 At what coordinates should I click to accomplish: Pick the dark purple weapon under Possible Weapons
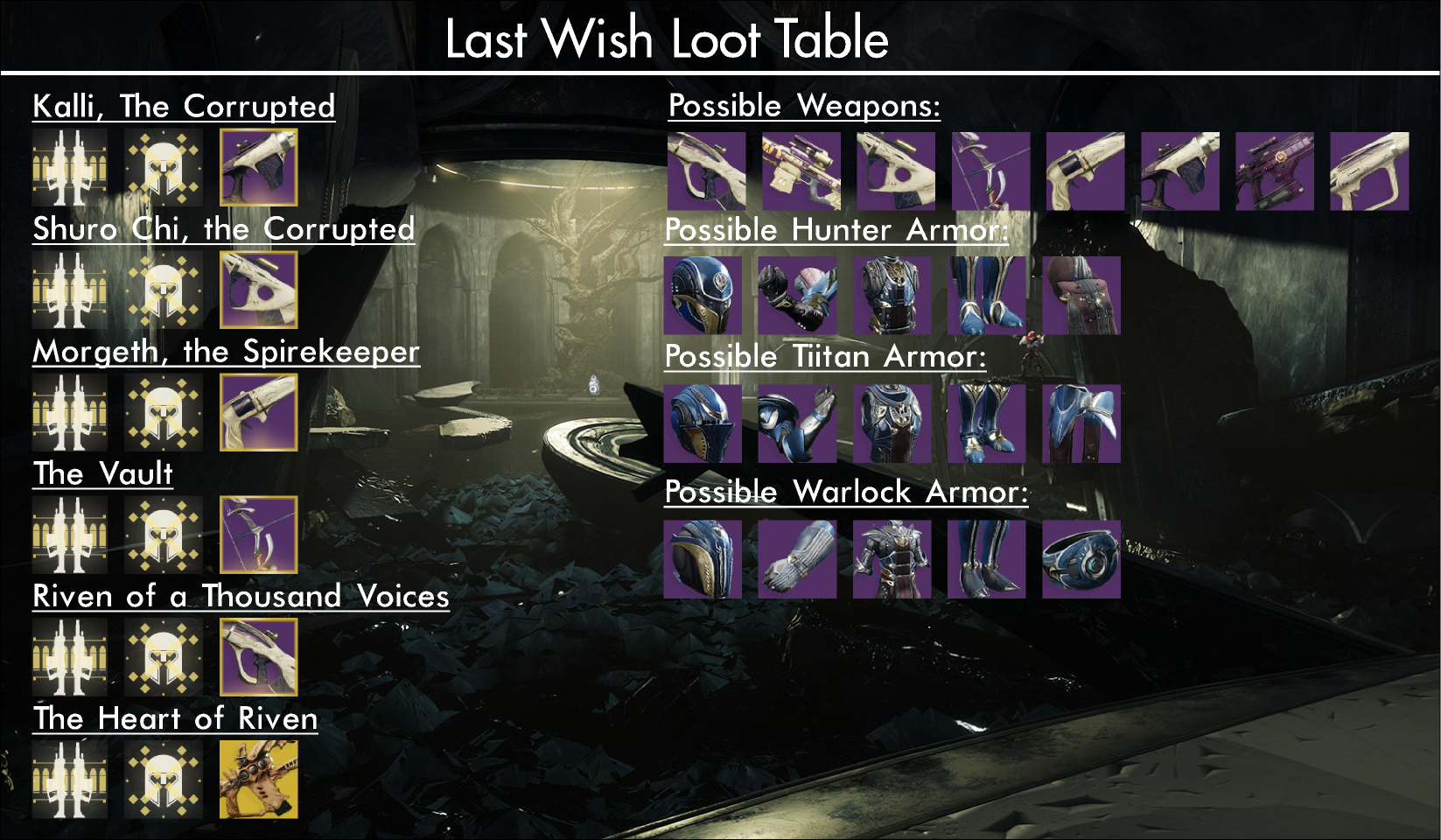pos(1275,171)
